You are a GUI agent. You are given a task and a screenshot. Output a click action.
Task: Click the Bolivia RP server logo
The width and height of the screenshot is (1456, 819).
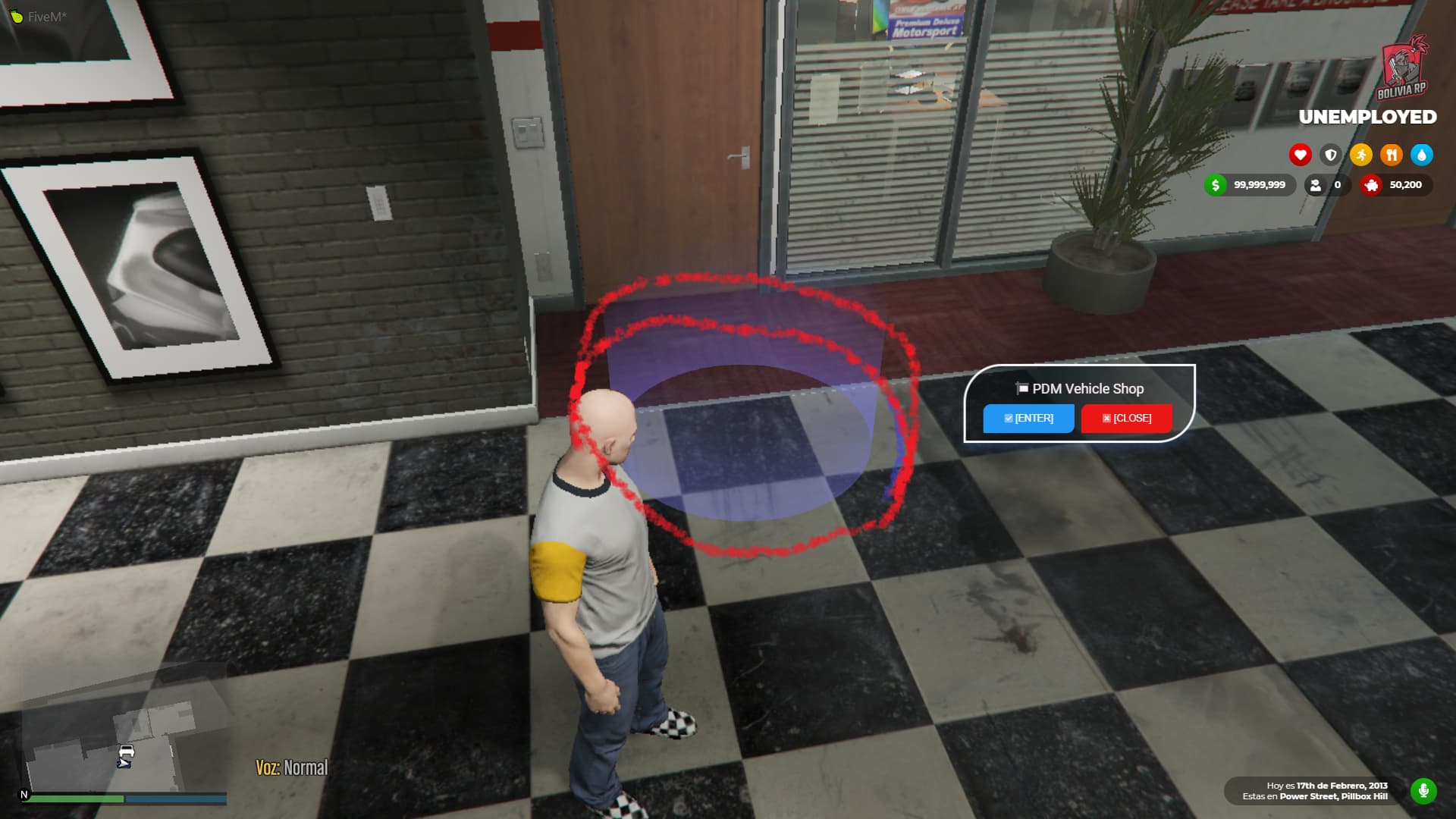point(1404,68)
